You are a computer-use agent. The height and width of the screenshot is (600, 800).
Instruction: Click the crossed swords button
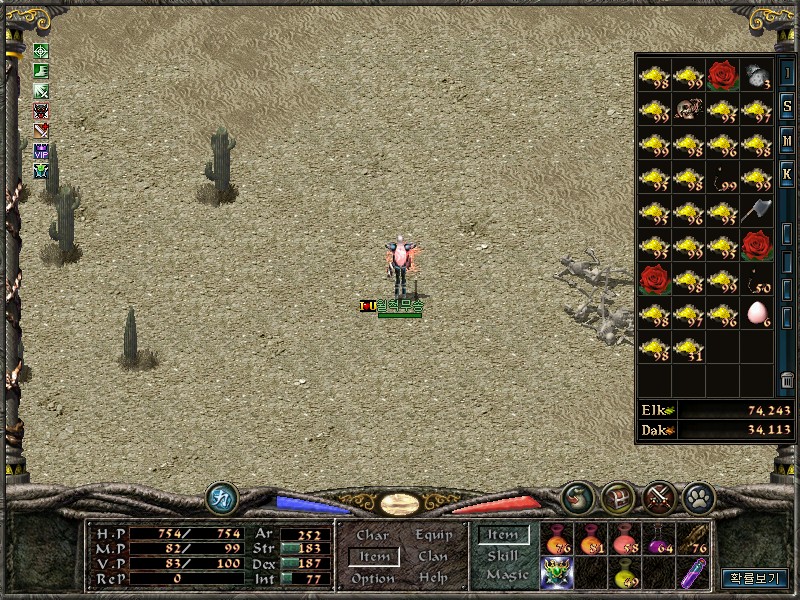tap(659, 497)
